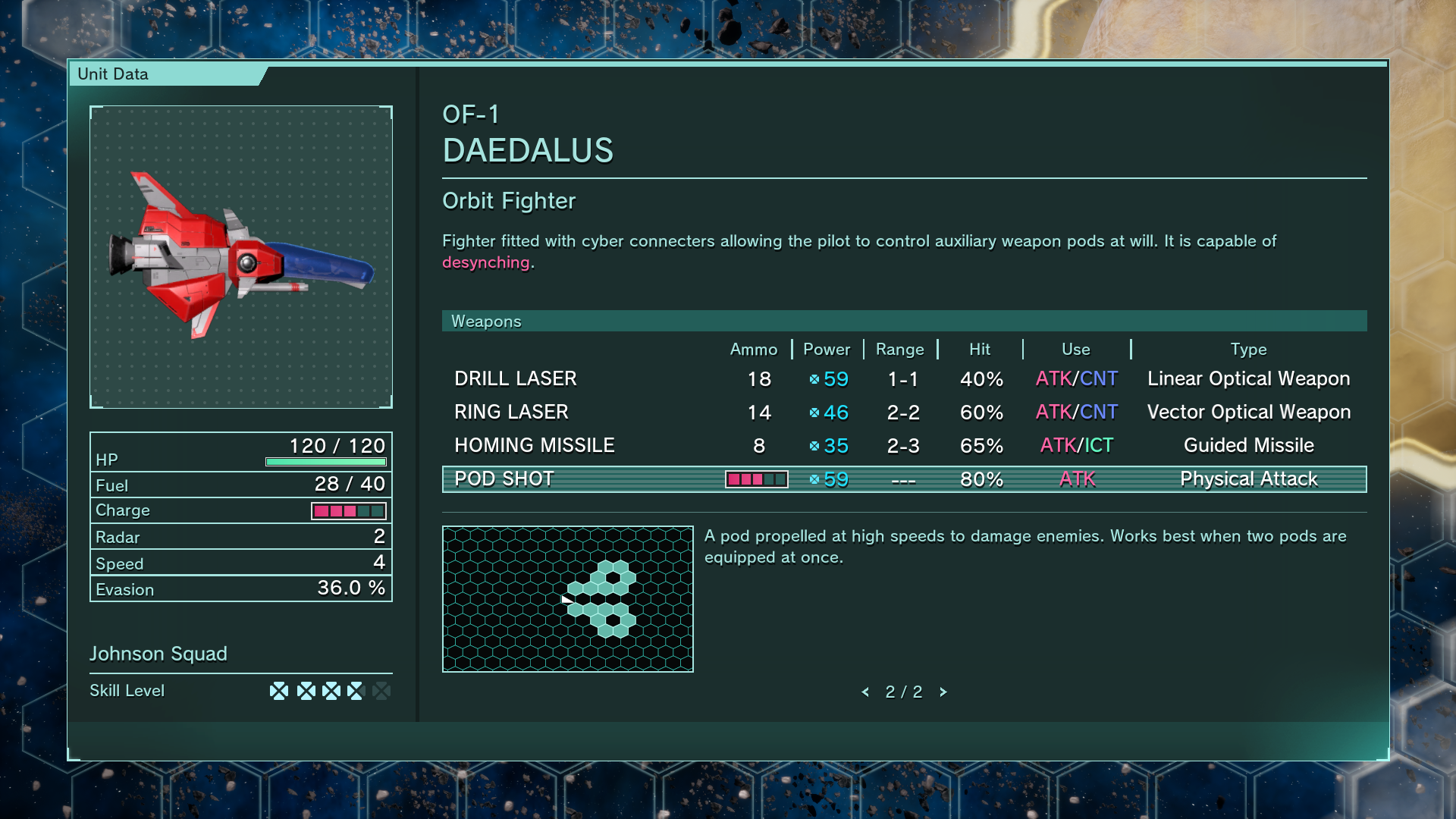Click the first Skill Level icon
The width and height of the screenshot is (1456, 819).
coord(278,691)
